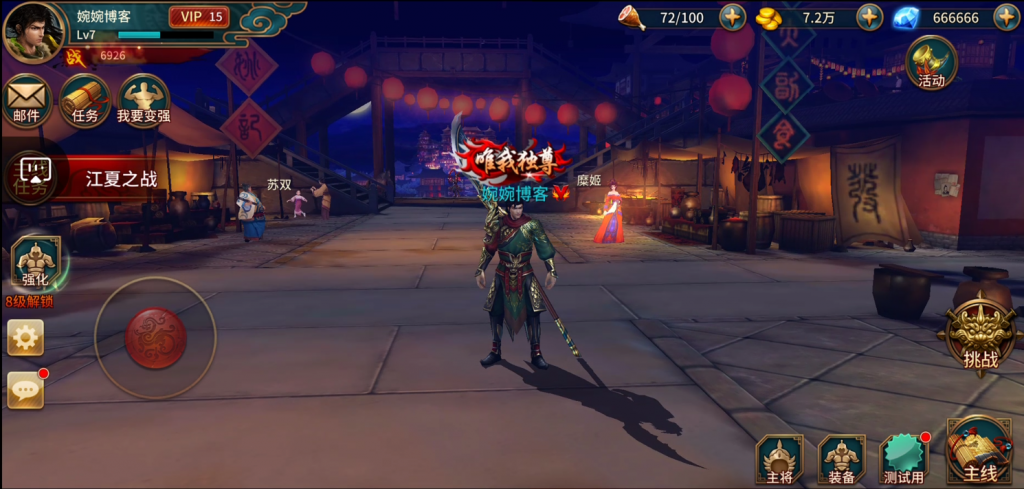Add gold with the ingot plus button
This screenshot has height=489, width=1024.
click(x=870, y=17)
